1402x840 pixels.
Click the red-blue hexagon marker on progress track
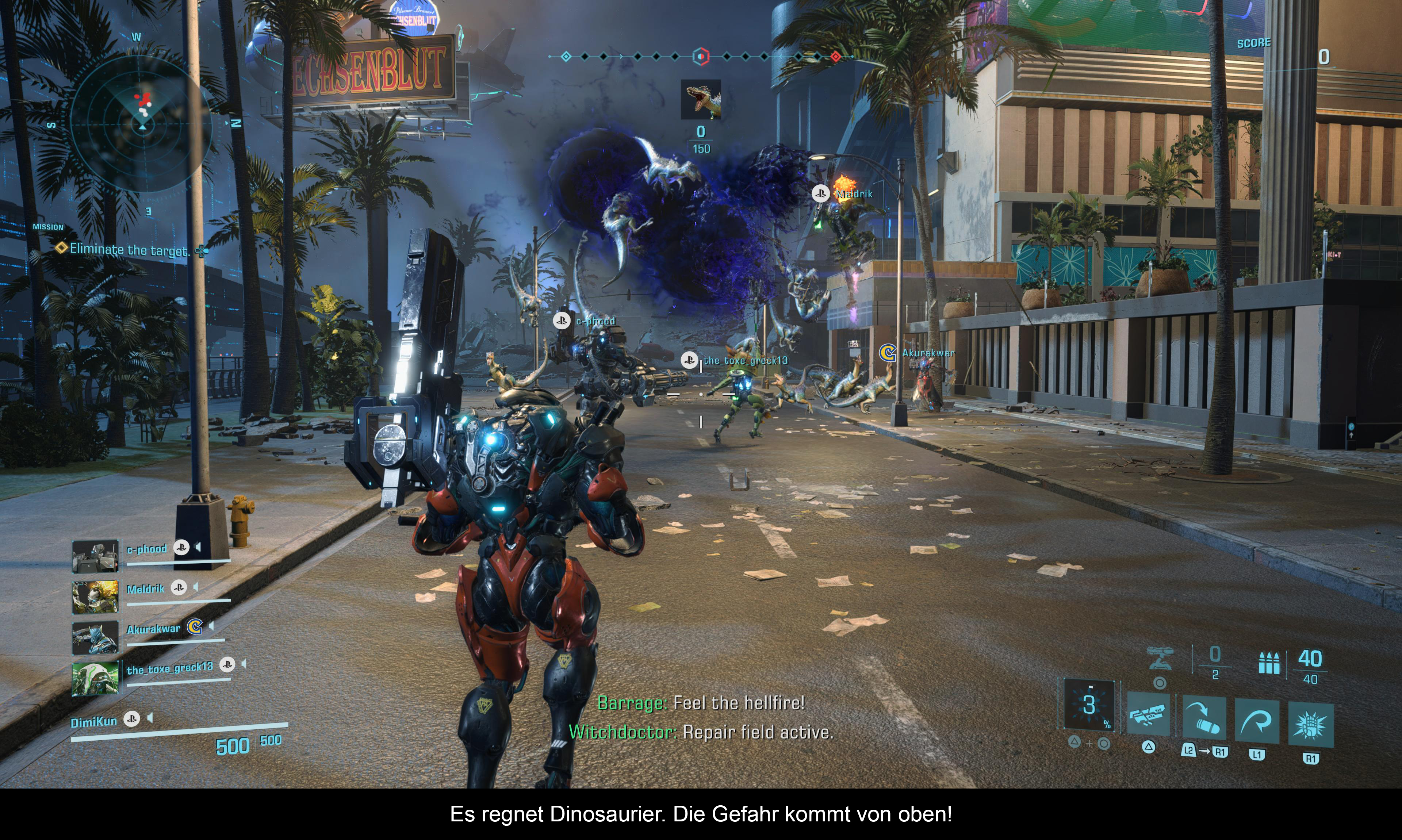click(701, 57)
